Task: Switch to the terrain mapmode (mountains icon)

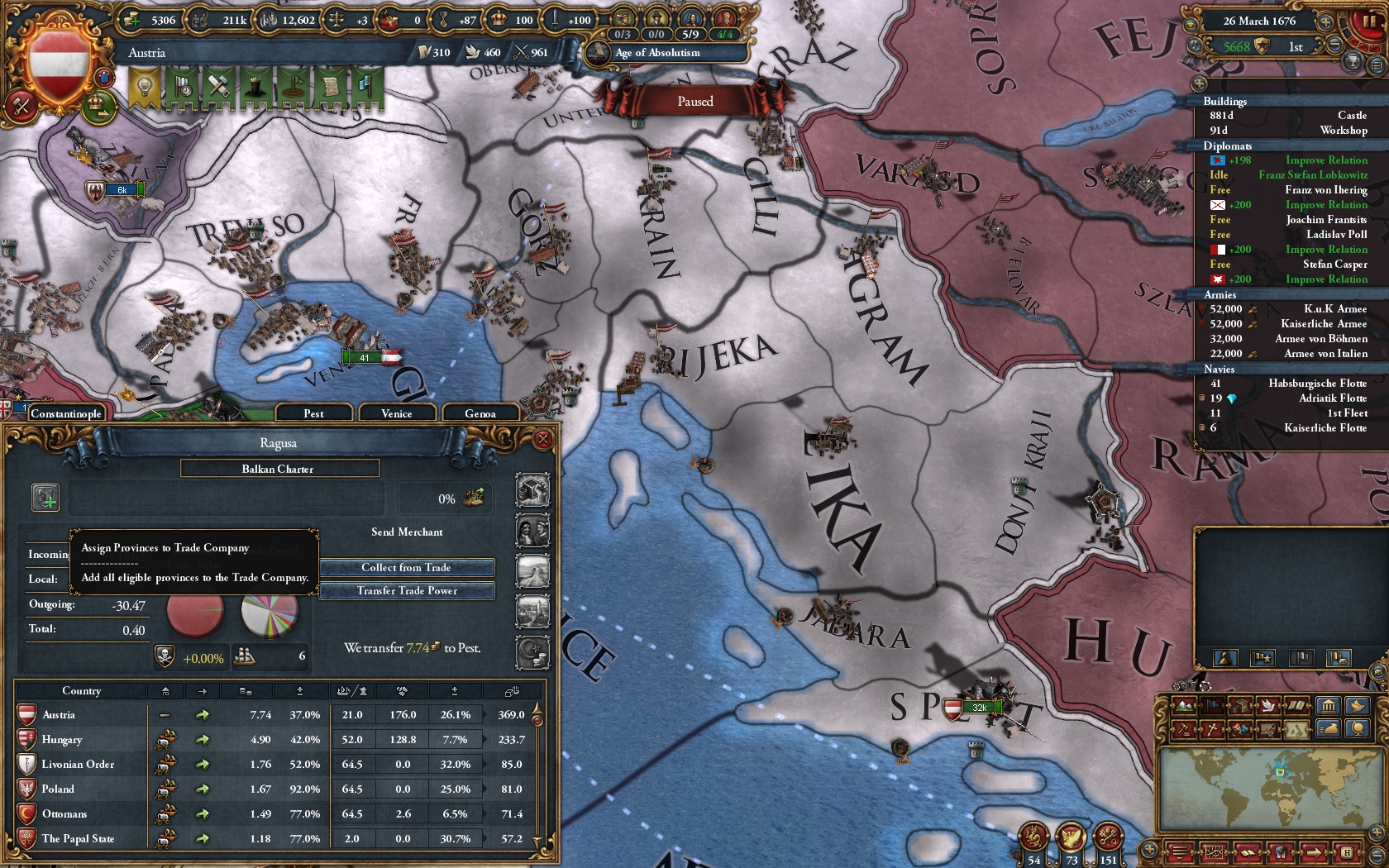Action: [x=1182, y=707]
